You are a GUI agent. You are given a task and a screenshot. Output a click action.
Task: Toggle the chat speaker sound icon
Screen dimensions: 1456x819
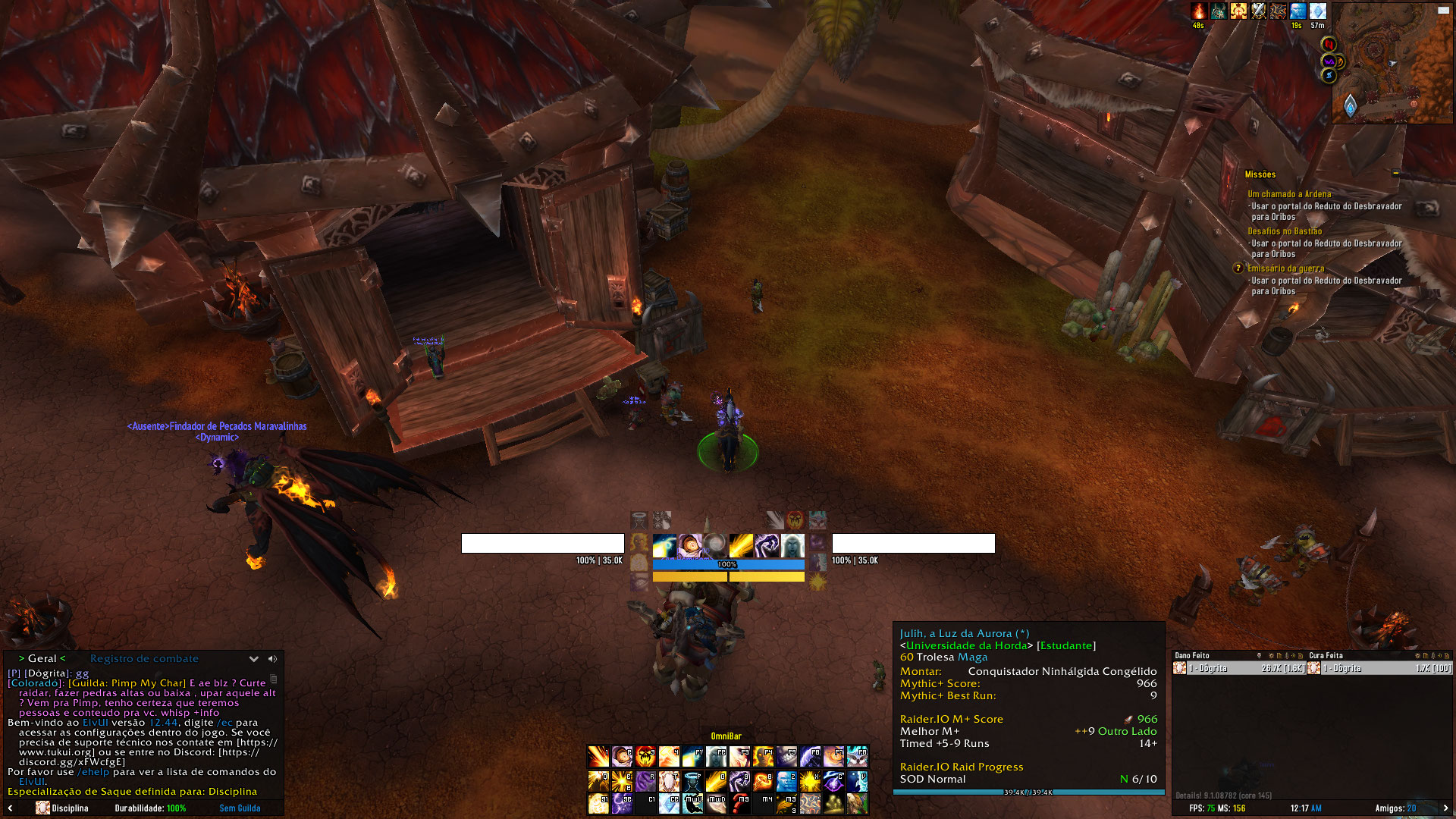(x=272, y=659)
